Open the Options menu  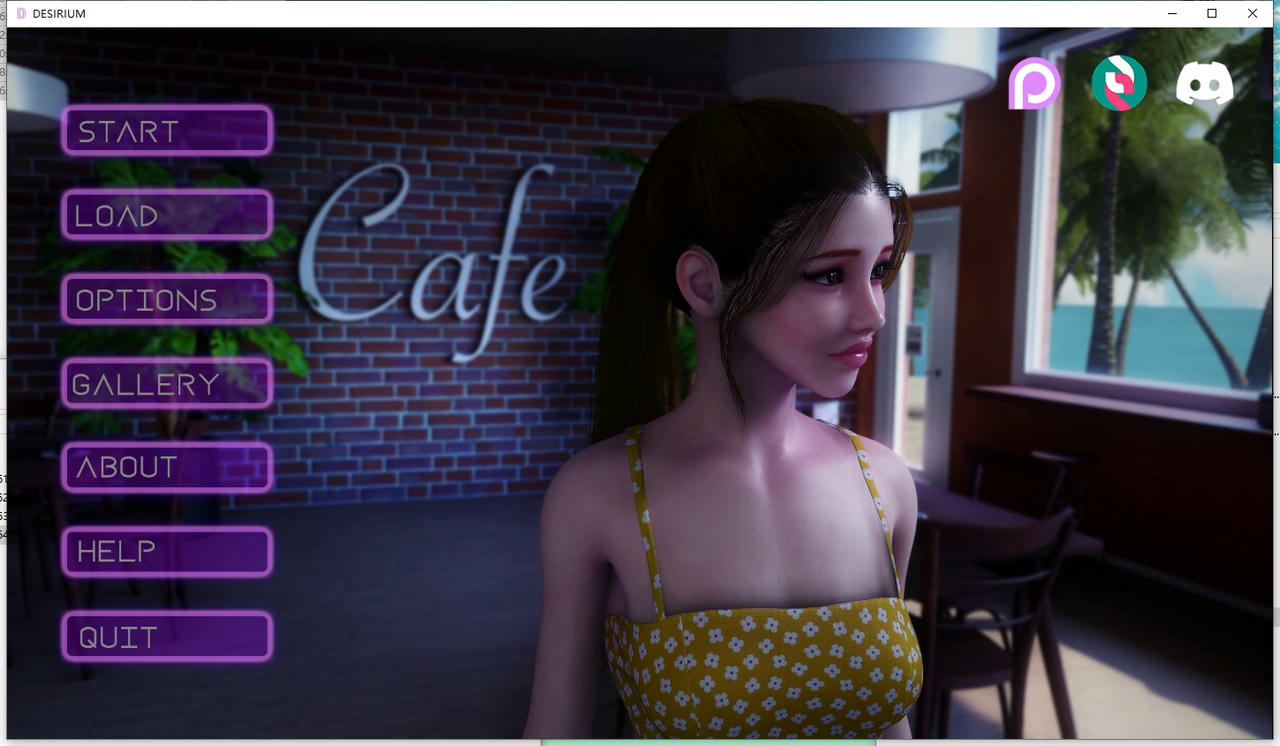tap(167, 299)
